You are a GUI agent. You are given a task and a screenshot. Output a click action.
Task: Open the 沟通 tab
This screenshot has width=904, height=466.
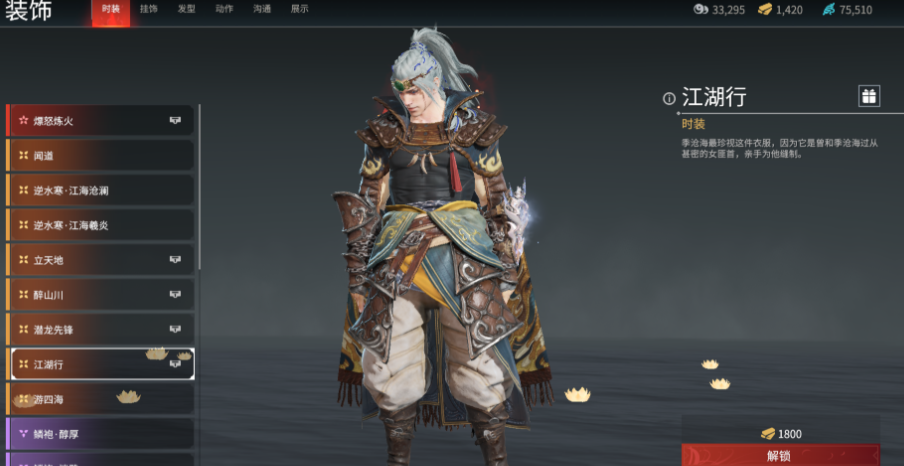tap(262, 9)
